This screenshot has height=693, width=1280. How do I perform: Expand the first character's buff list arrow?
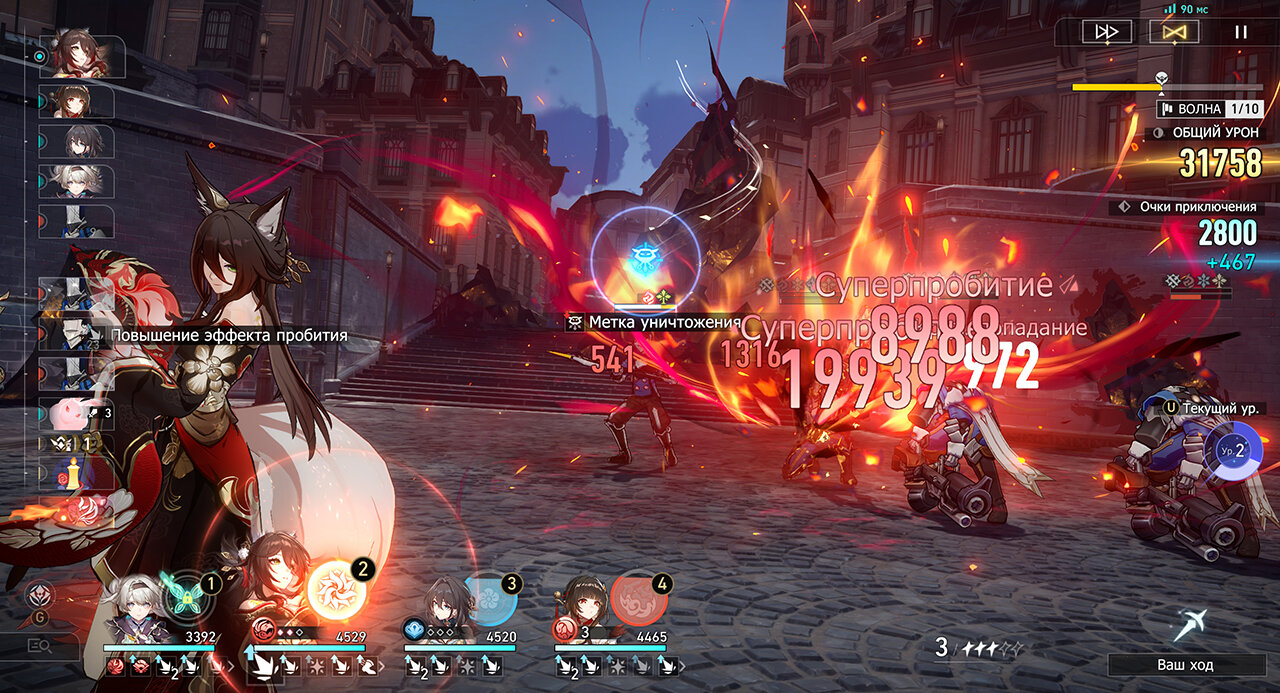(x=232, y=665)
